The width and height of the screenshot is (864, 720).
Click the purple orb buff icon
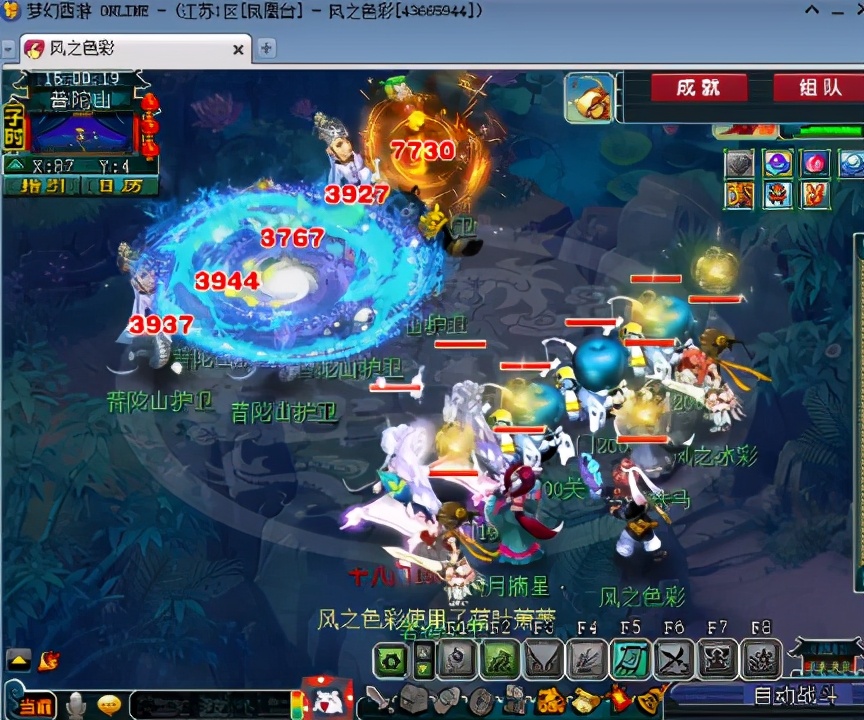pos(777,164)
